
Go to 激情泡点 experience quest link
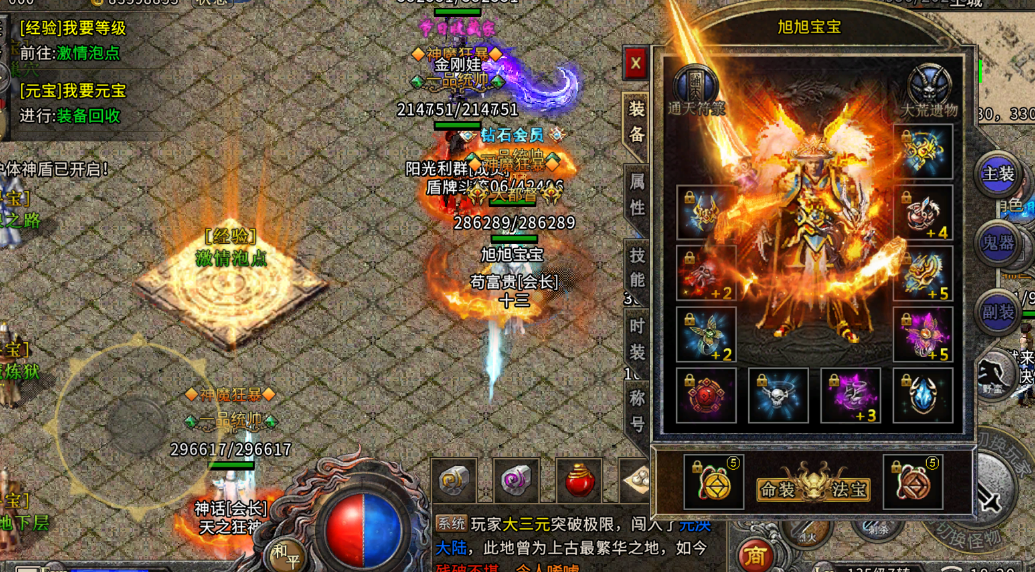point(88,53)
